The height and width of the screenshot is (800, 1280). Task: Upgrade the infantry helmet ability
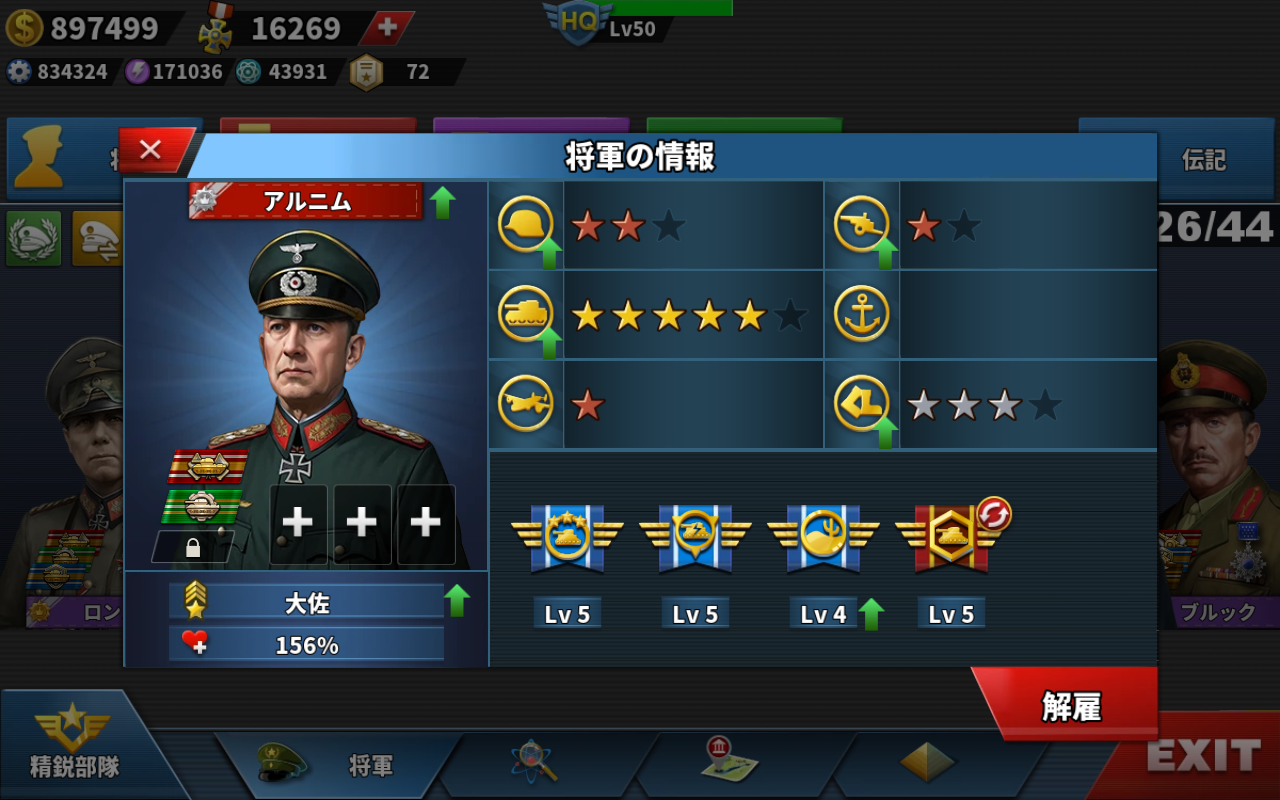click(549, 253)
